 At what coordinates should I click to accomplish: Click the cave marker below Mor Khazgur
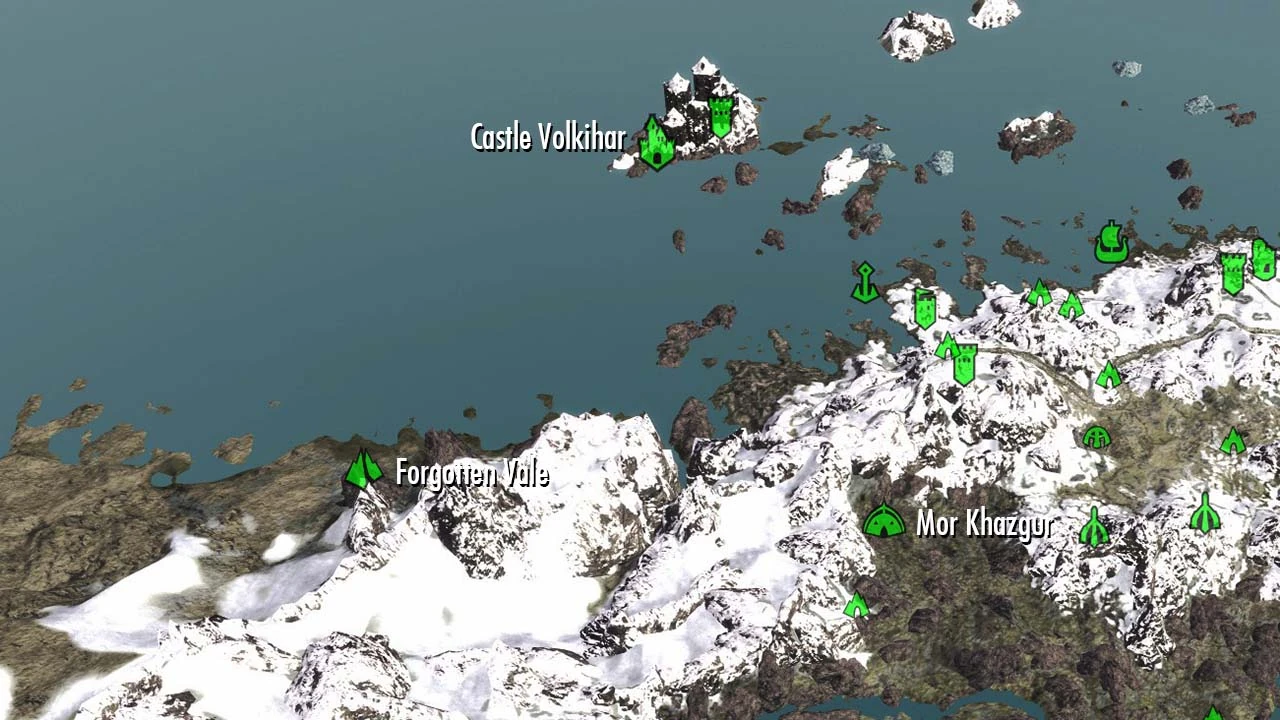pyautogui.click(x=856, y=605)
